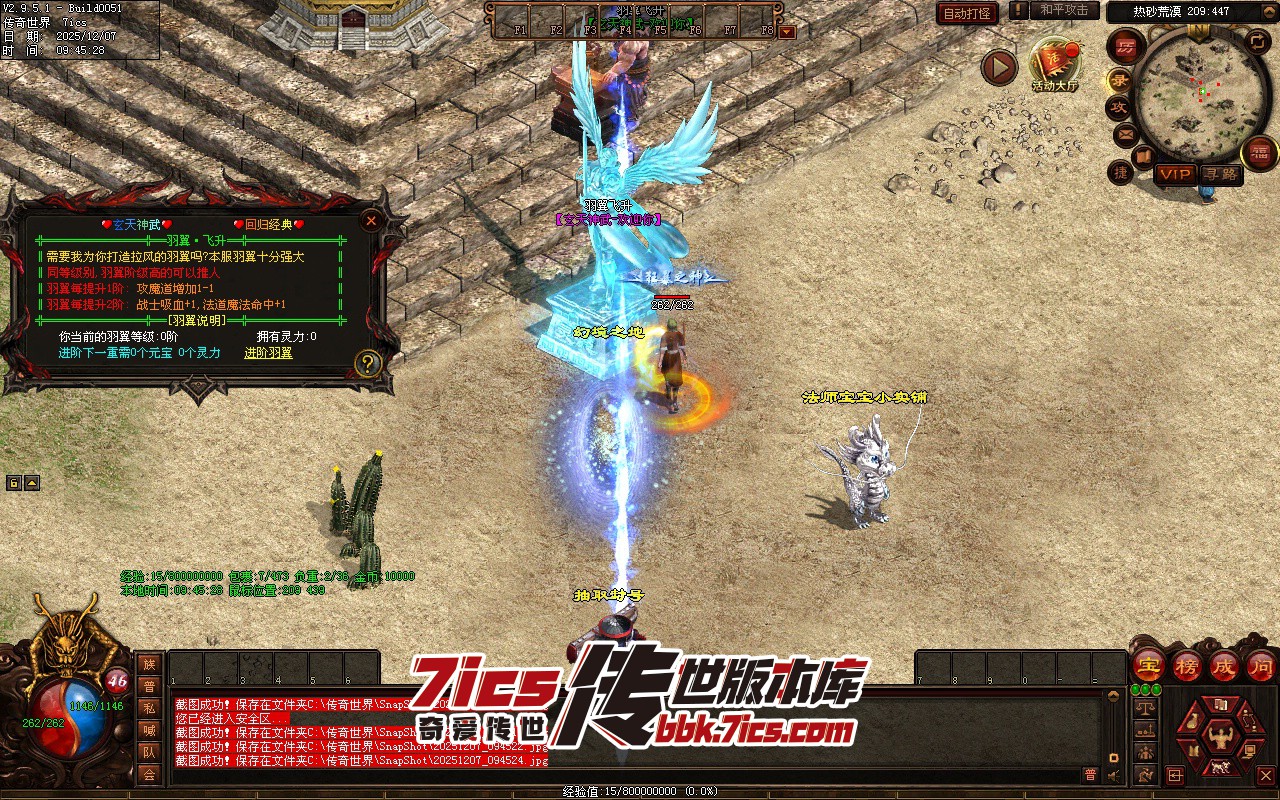
Task: Click the round play arrow button
Action: point(998,67)
